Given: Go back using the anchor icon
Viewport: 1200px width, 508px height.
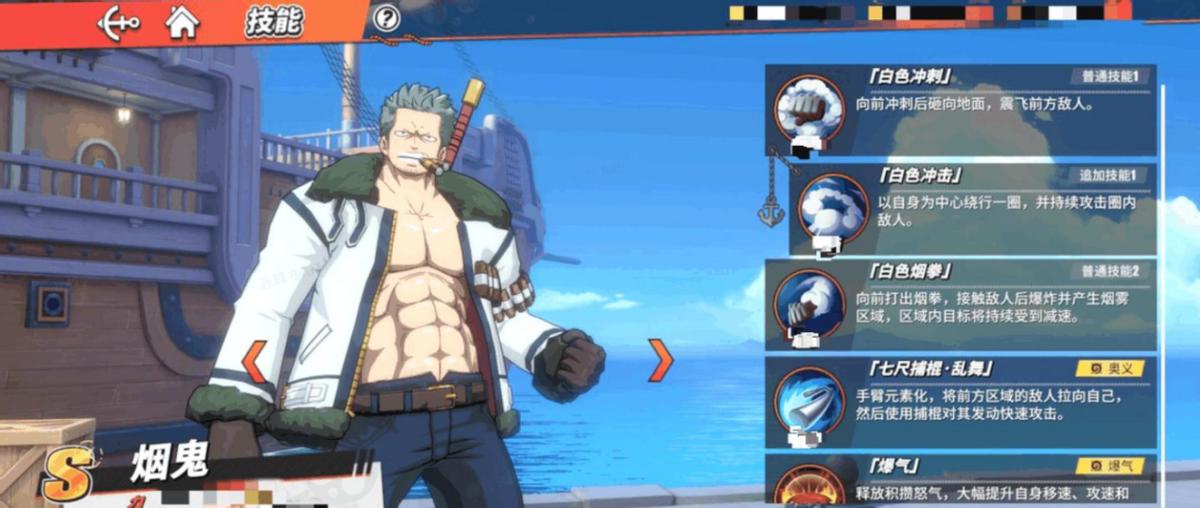Looking at the screenshot, I should coord(118,21).
